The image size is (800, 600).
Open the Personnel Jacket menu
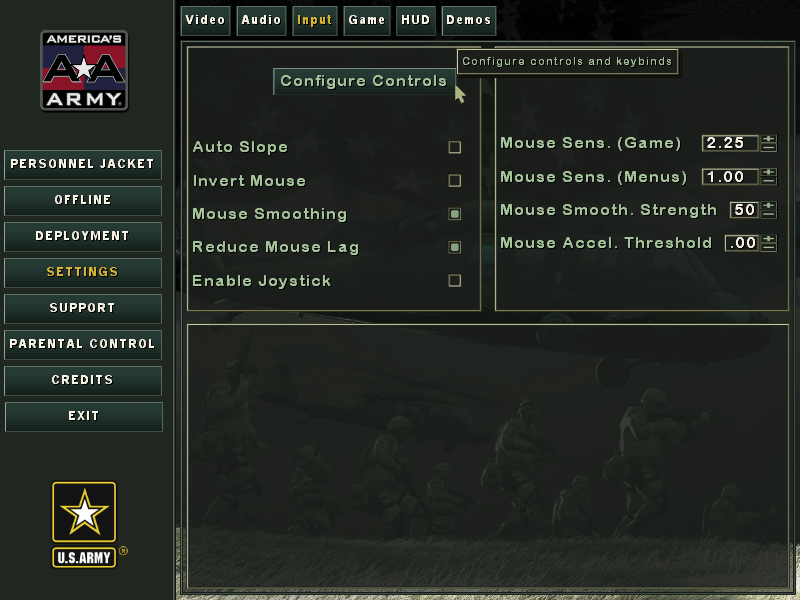click(x=83, y=164)
